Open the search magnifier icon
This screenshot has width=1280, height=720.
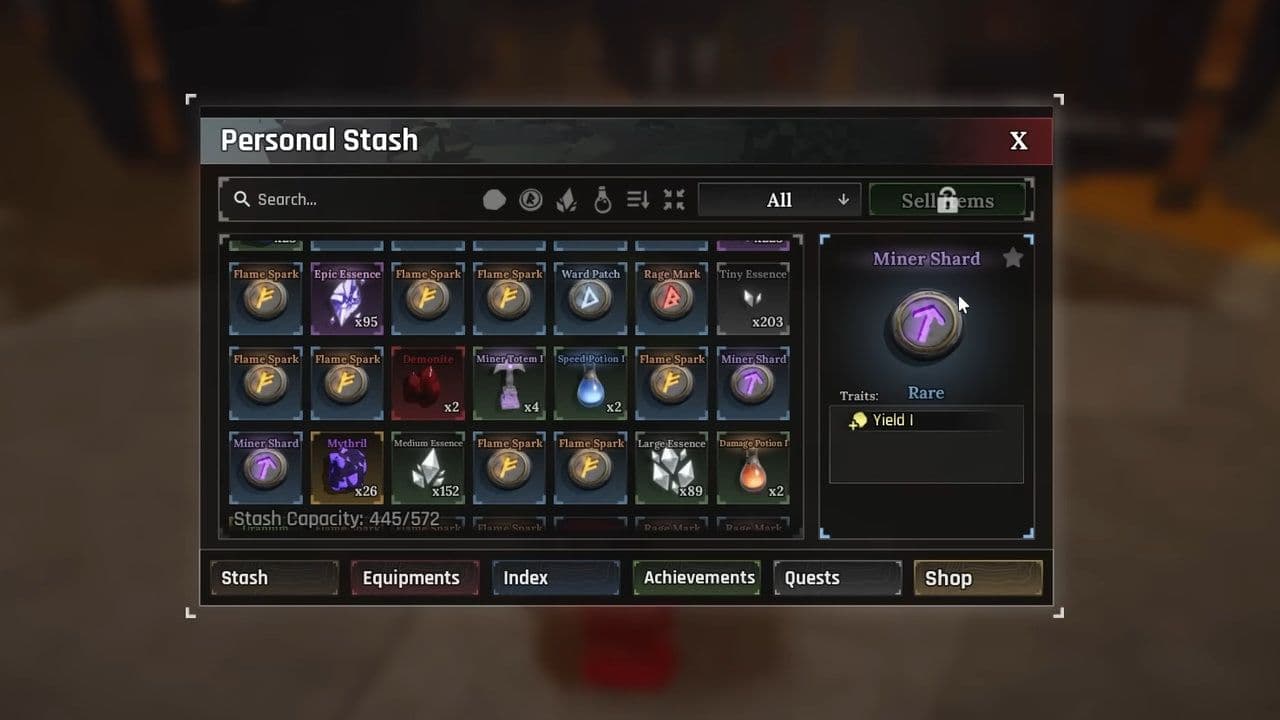[241, 199]
